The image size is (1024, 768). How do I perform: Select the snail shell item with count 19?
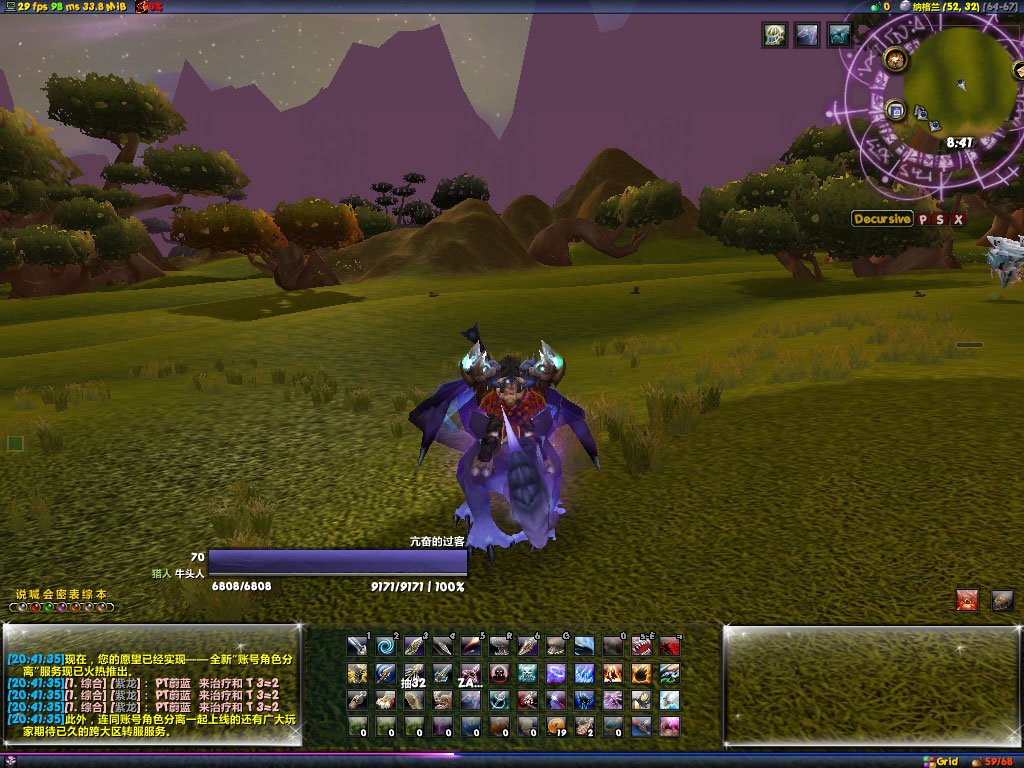557,726
